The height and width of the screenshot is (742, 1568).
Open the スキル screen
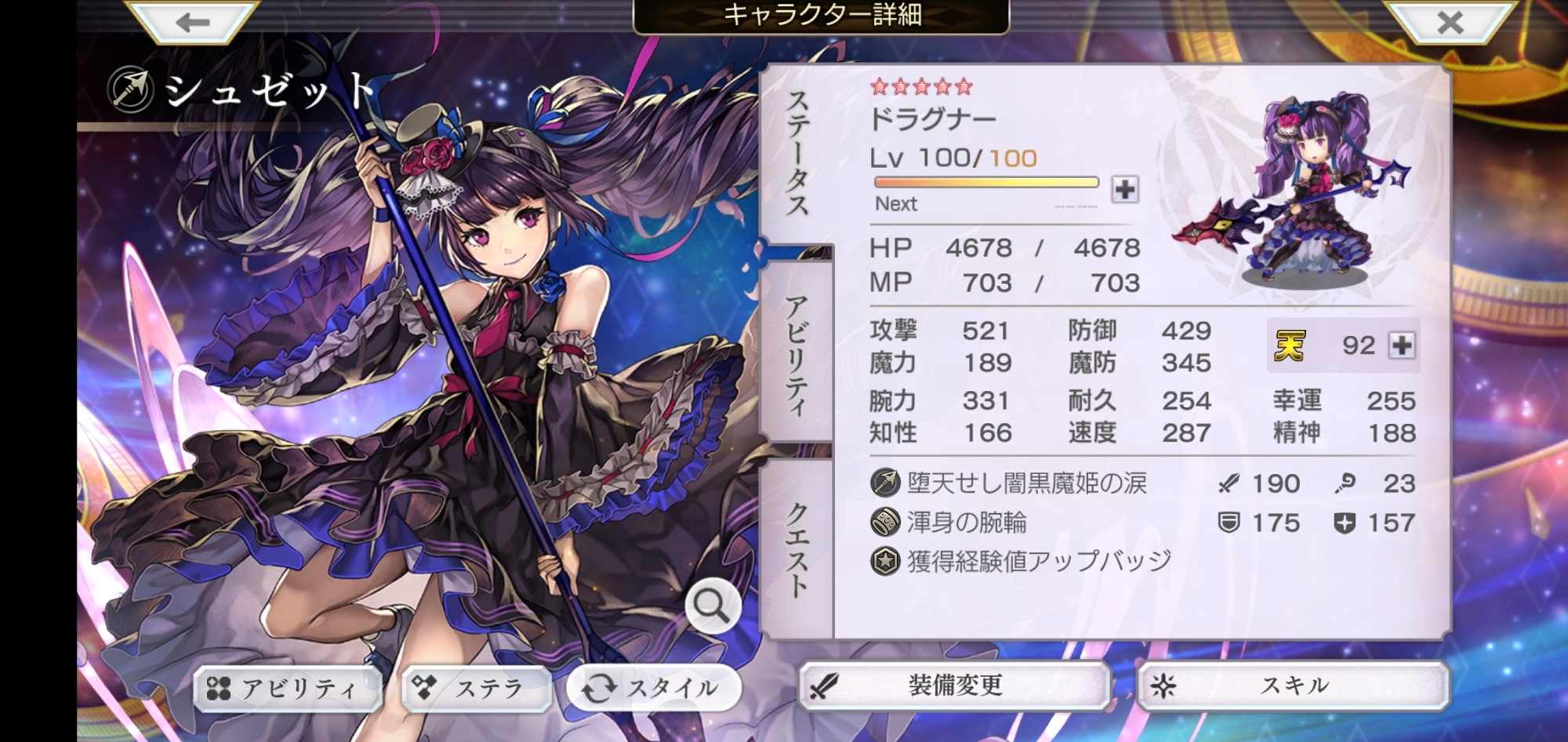pos(1294,686)
